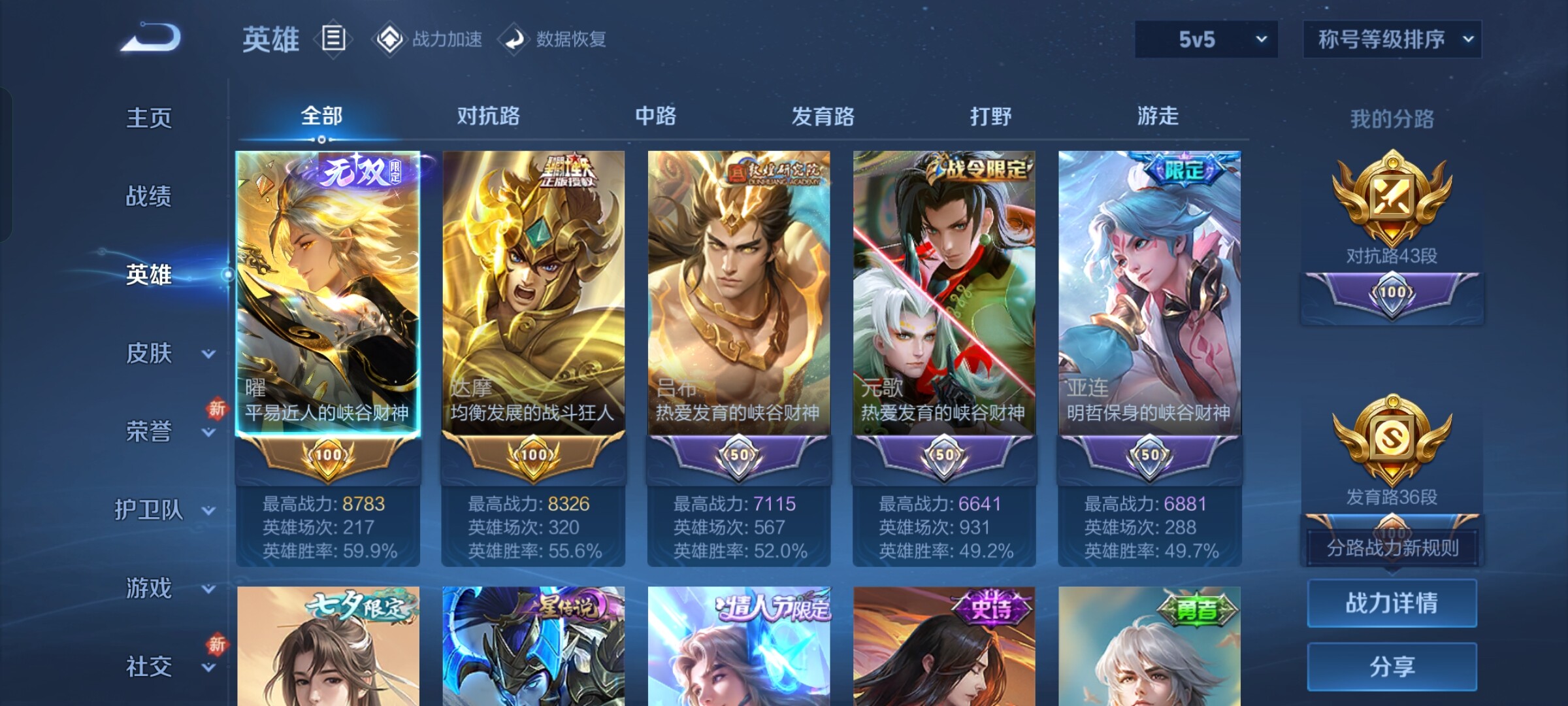Open the 战力加速 option
The height and width of the screenshot is (706, 1568).
click(429, 39)
